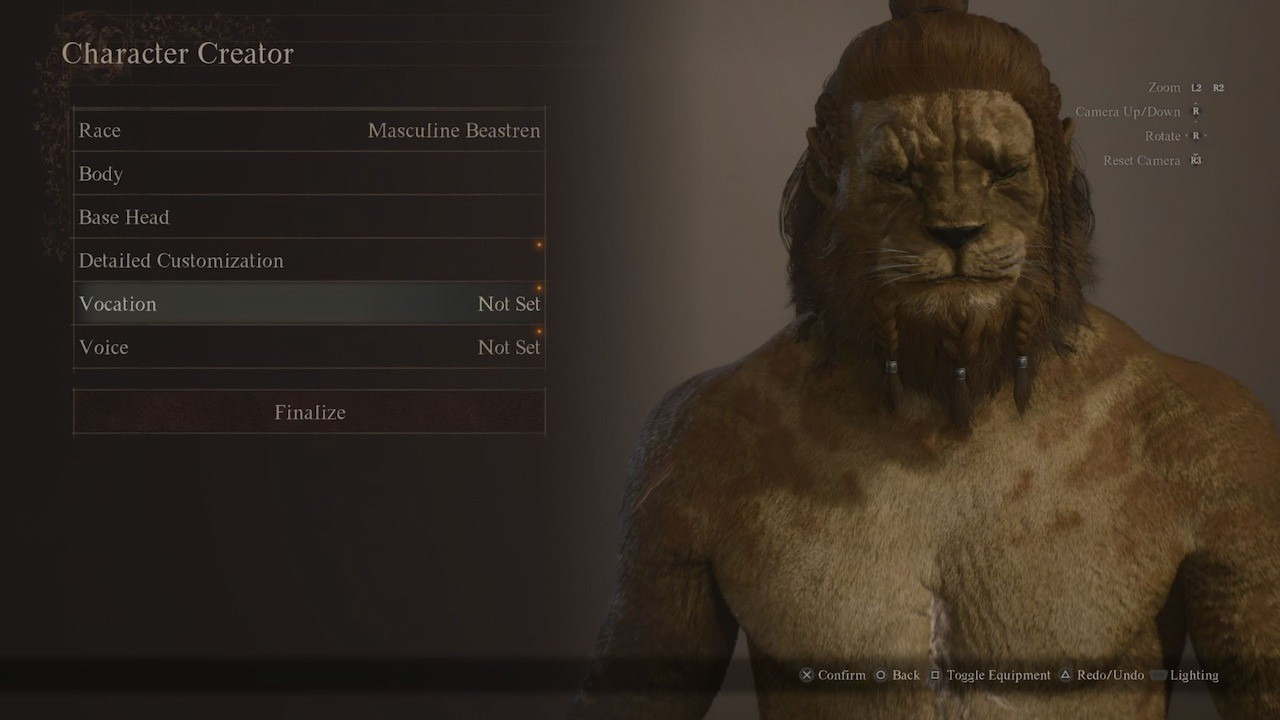
Task: Select the Vocation row
Action: tap(309, 304)
